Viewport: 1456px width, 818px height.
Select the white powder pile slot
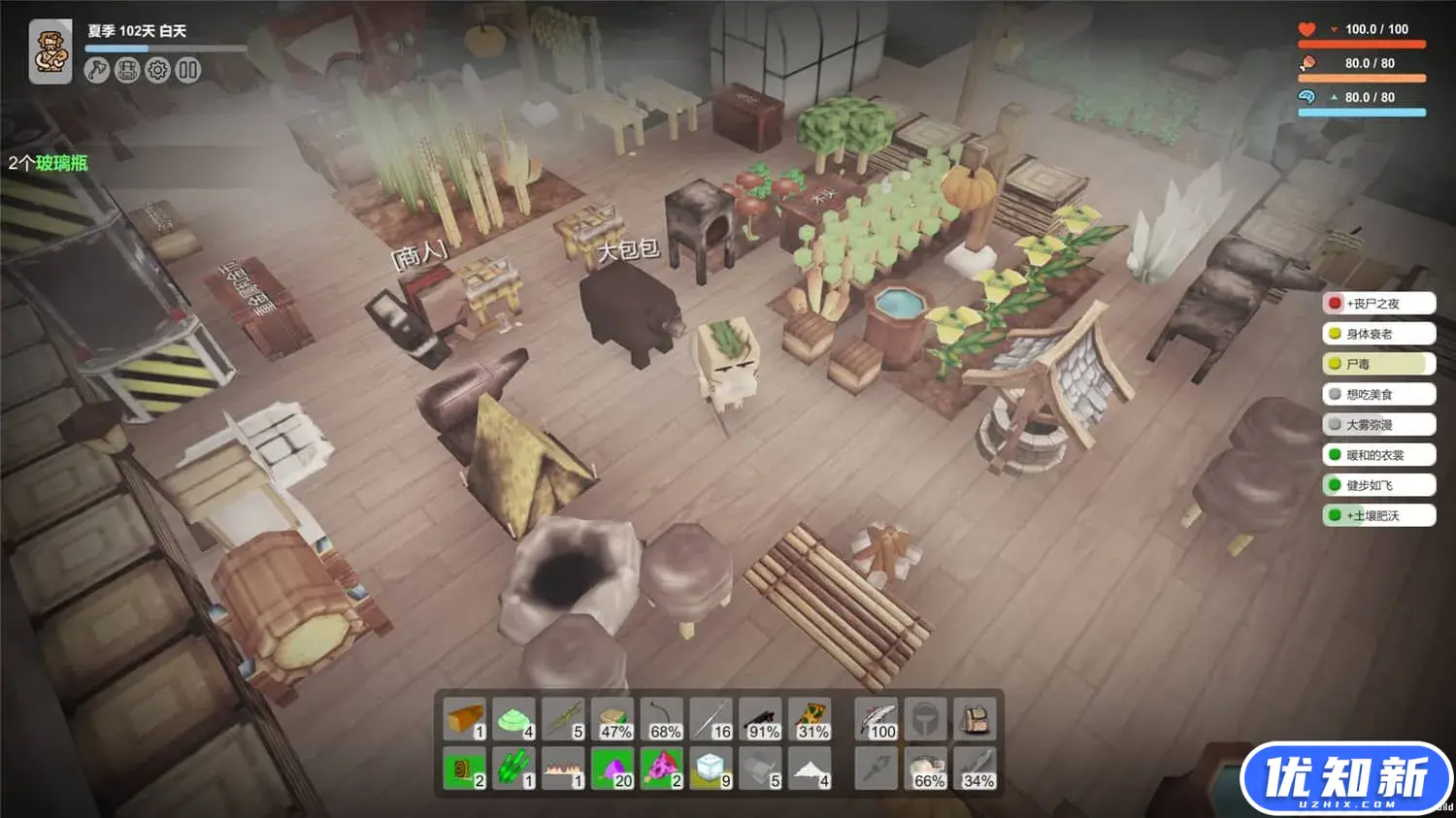point(811,769)
